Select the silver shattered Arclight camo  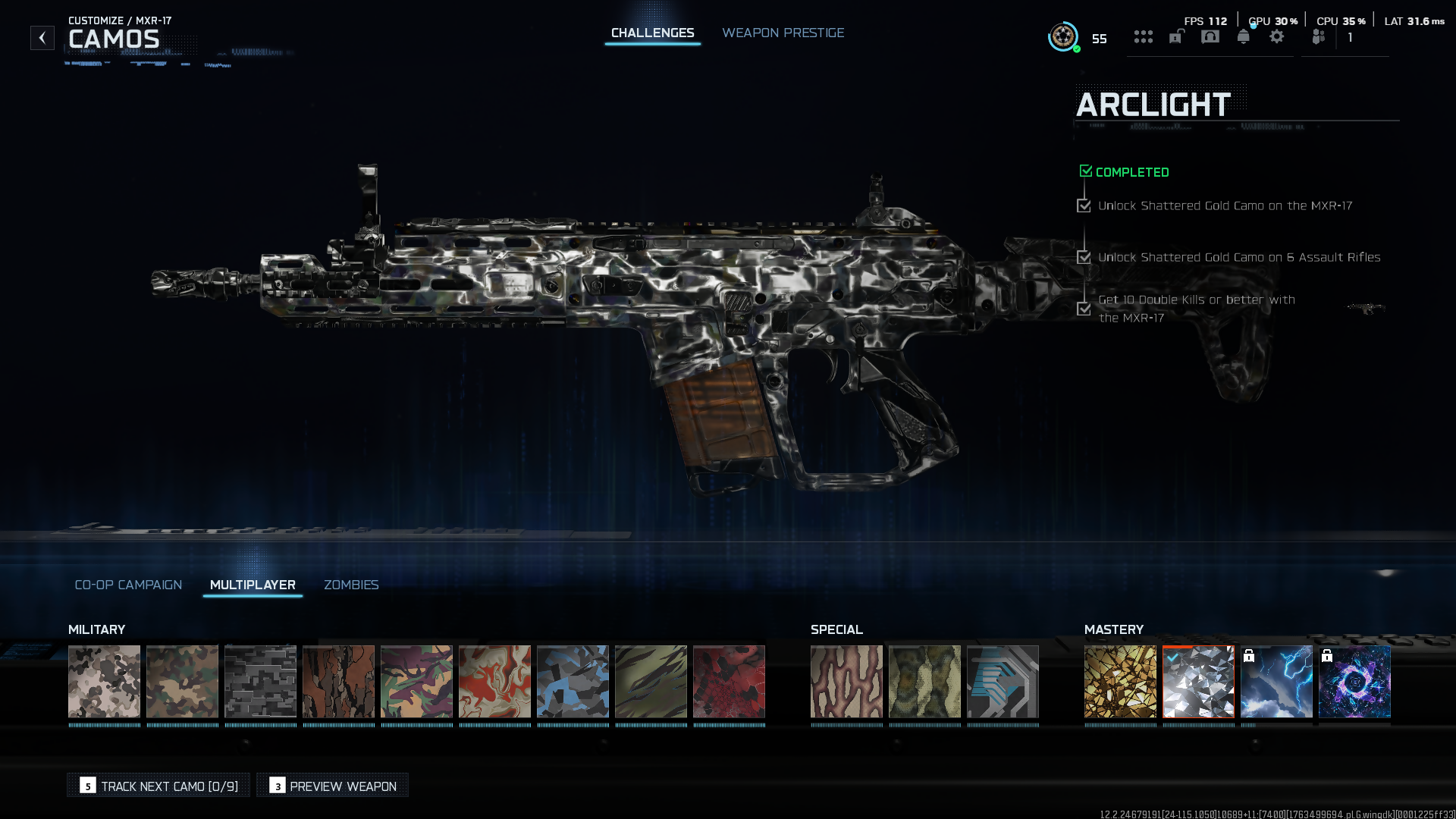click(x=1198, y=681)
